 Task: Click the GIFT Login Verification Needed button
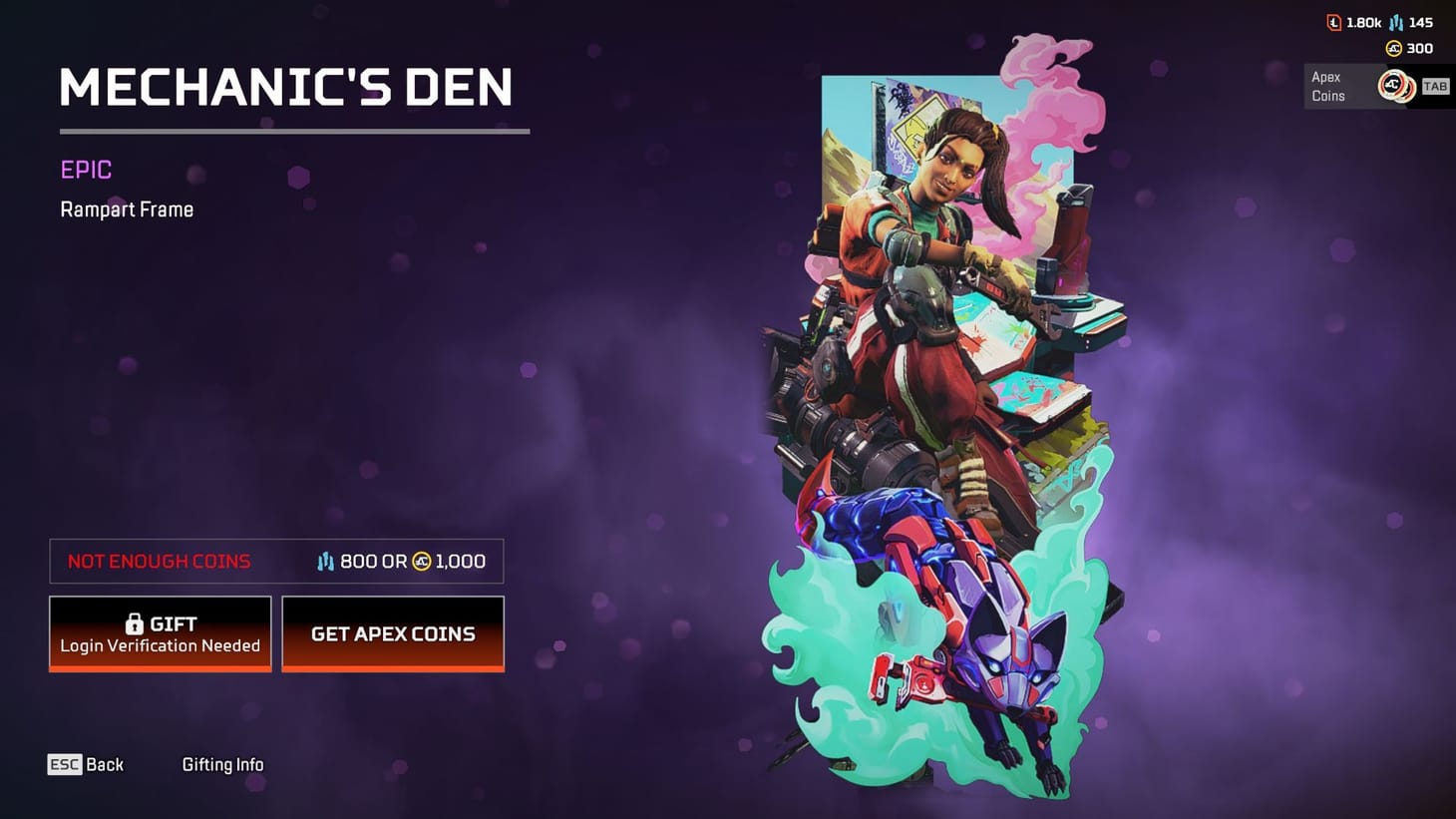(160, 633)
